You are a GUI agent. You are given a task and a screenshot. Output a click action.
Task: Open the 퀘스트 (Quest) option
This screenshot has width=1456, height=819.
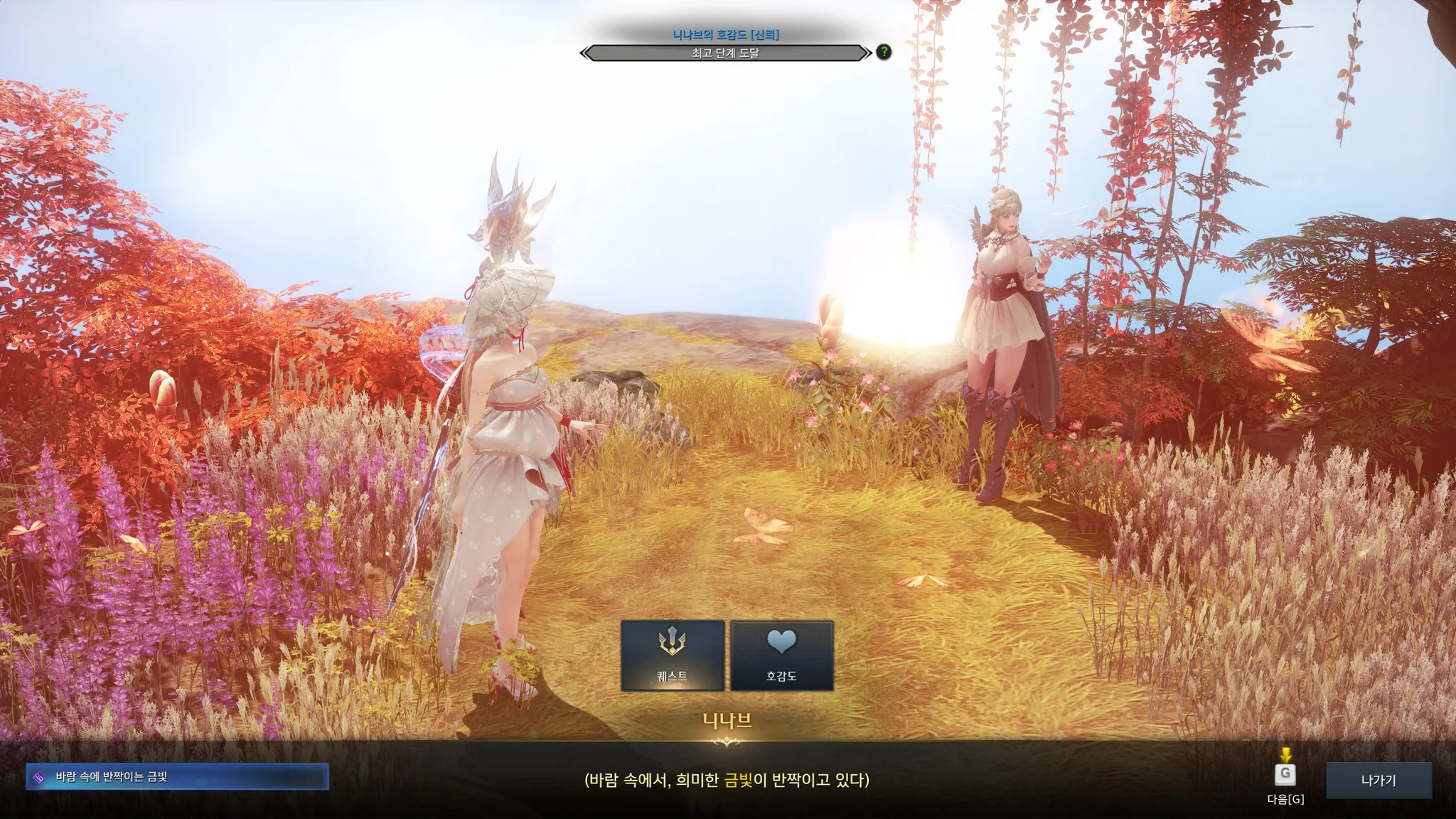(672, 655)
